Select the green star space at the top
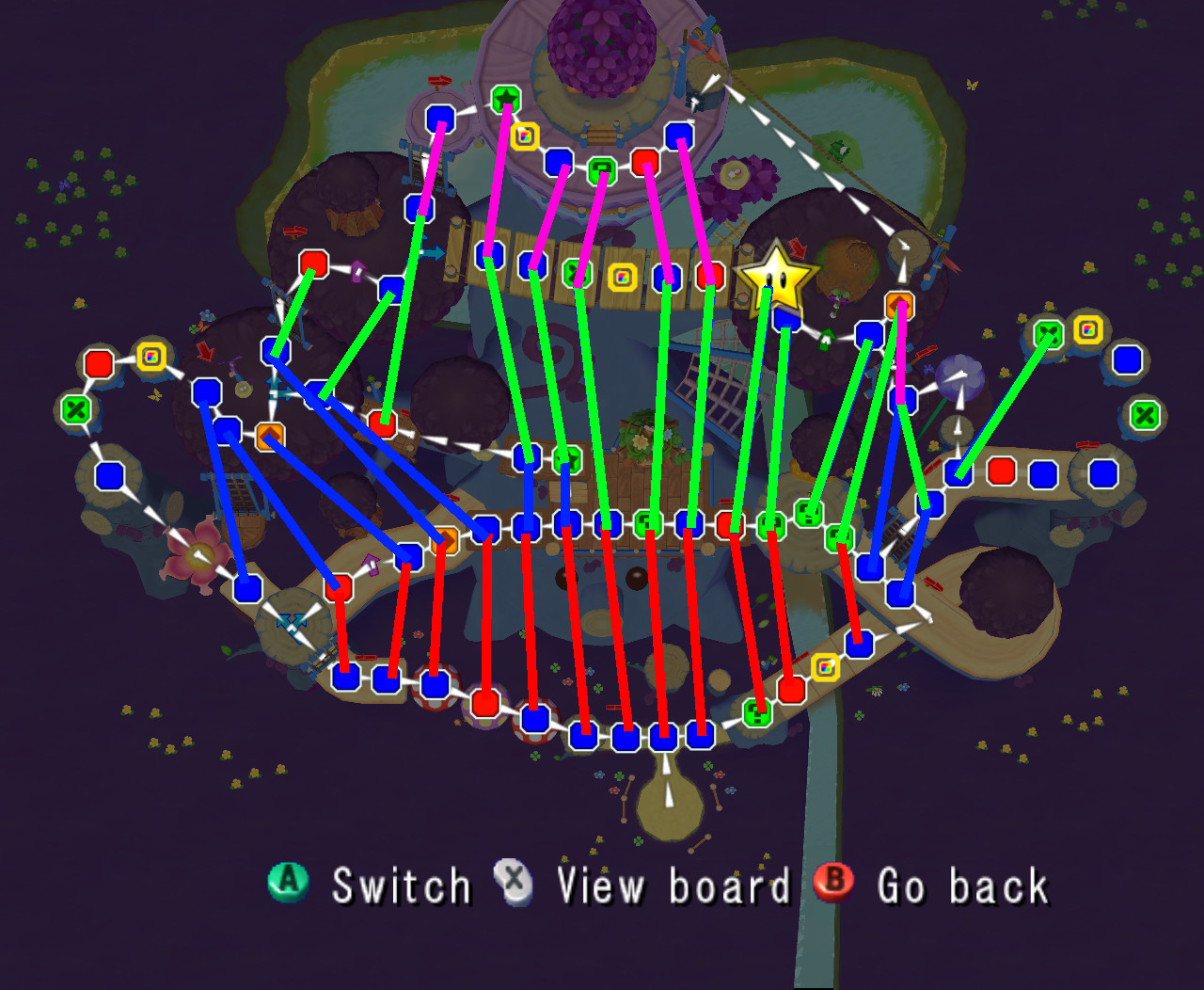The image size is (1204, 990). tap(505, 98)
